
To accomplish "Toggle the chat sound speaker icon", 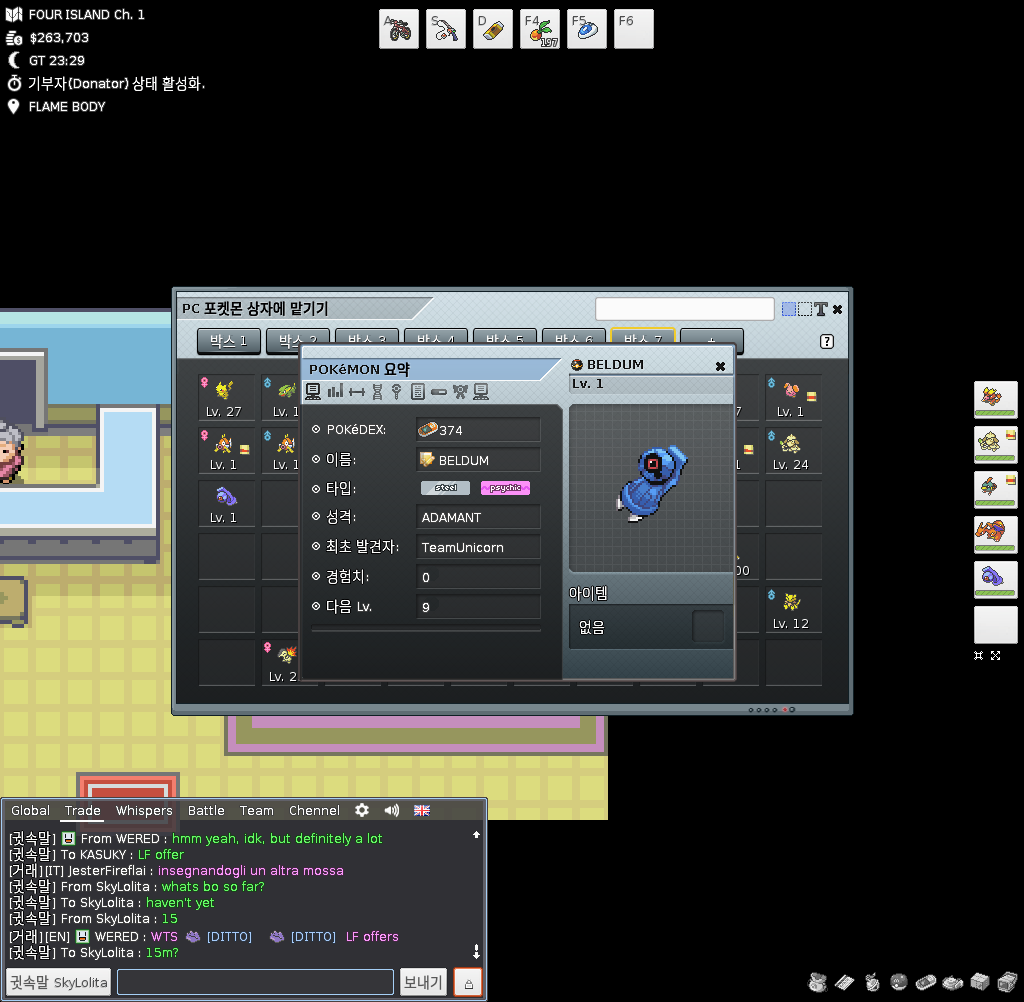I will point(392,810).
